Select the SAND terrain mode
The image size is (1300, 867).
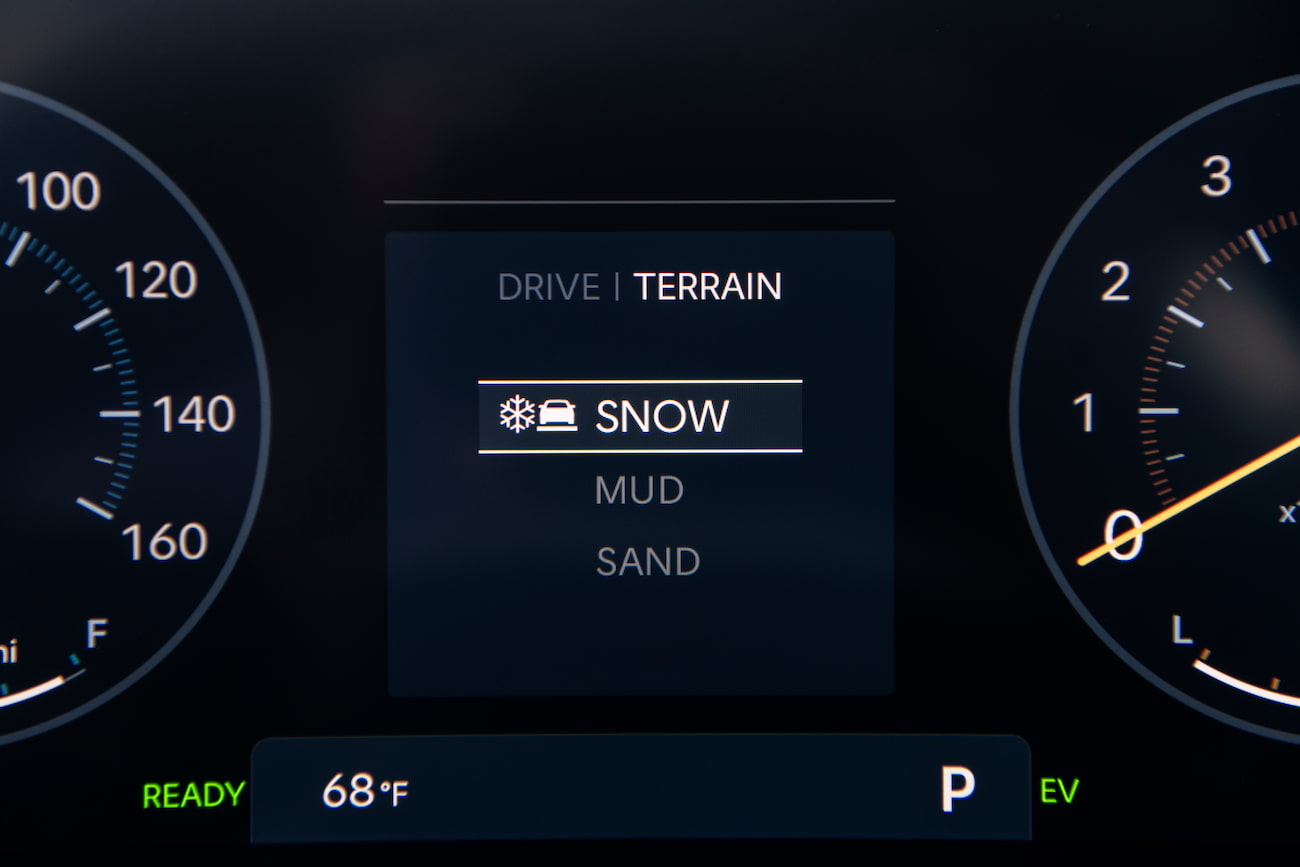[x=647, y=561]
